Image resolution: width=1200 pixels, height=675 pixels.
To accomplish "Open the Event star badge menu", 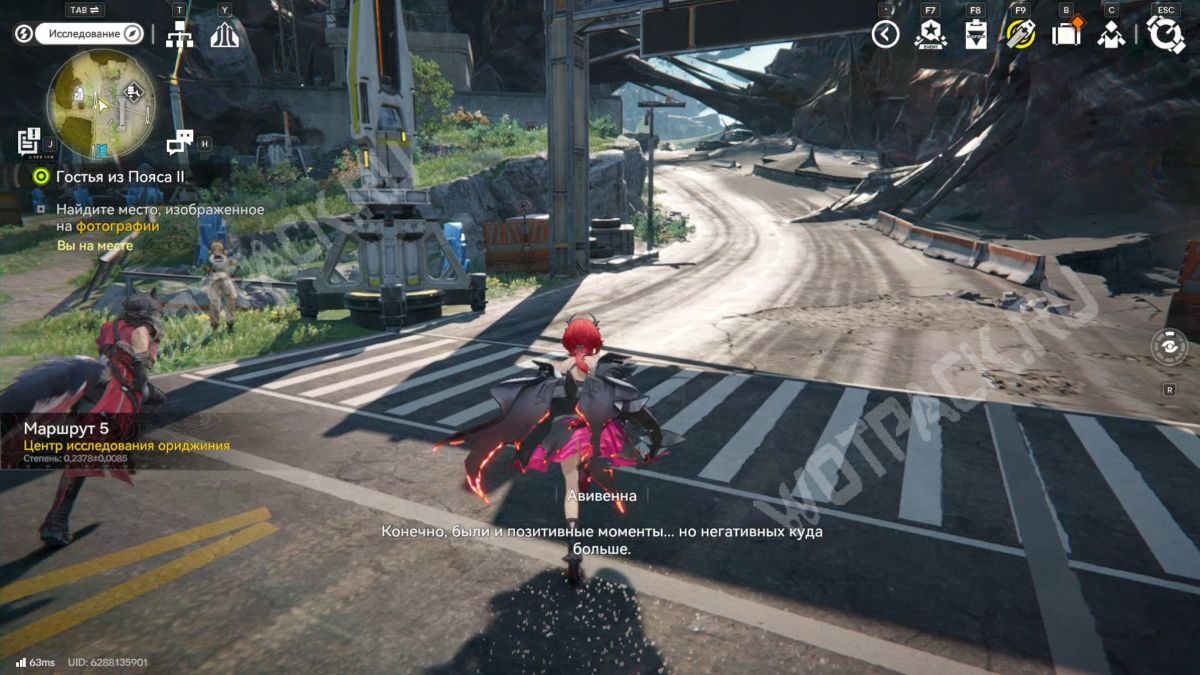I will click(x=930, y=35).
